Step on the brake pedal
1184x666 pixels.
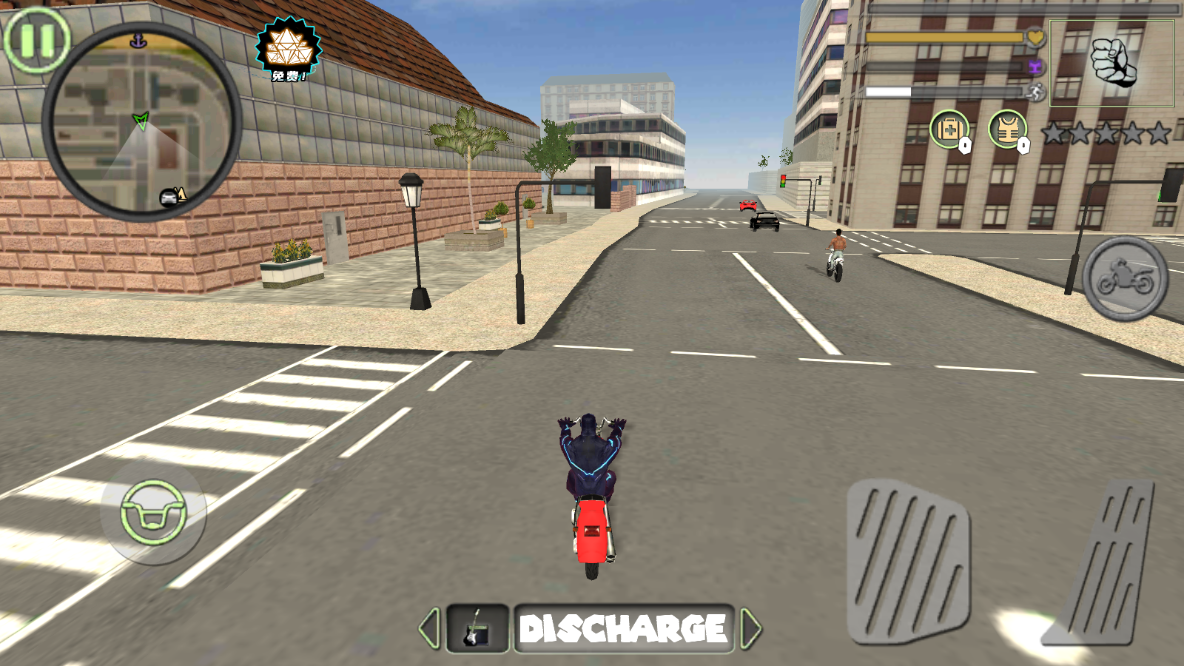[x=908, y=560]
